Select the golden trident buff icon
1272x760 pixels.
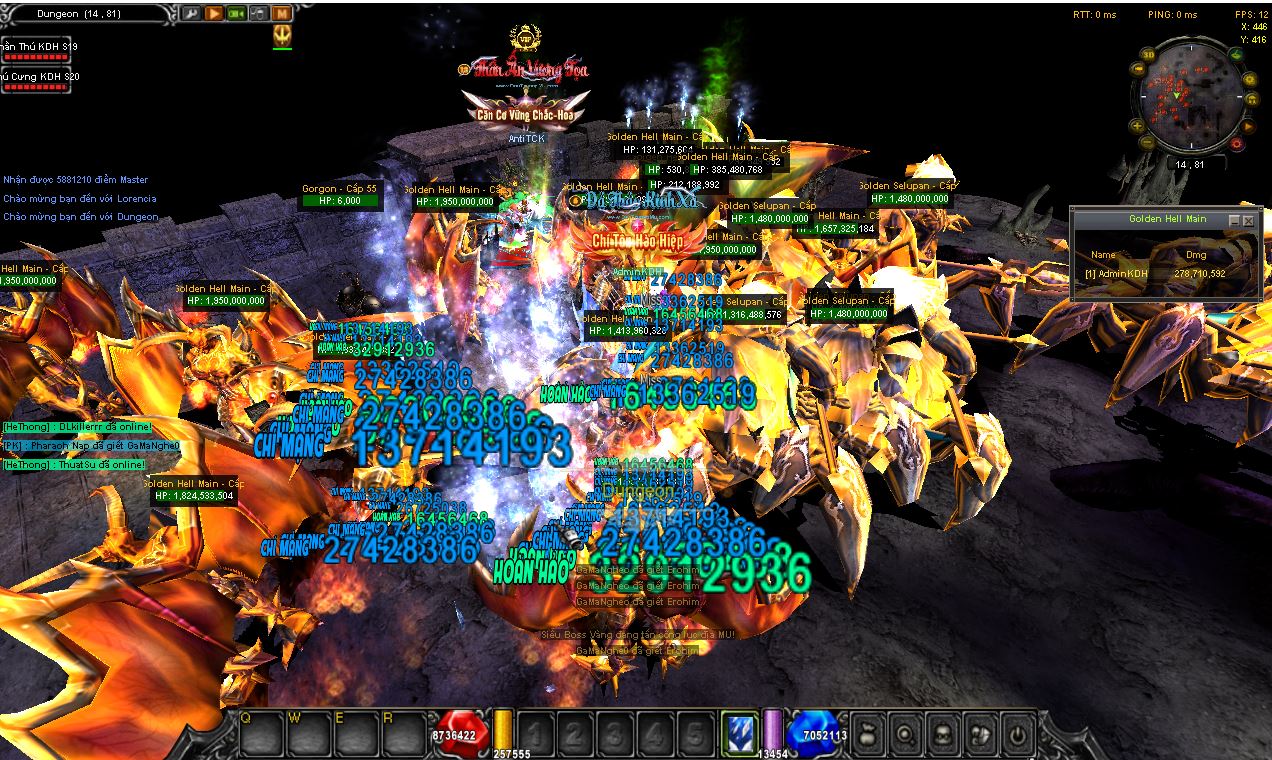282,36
